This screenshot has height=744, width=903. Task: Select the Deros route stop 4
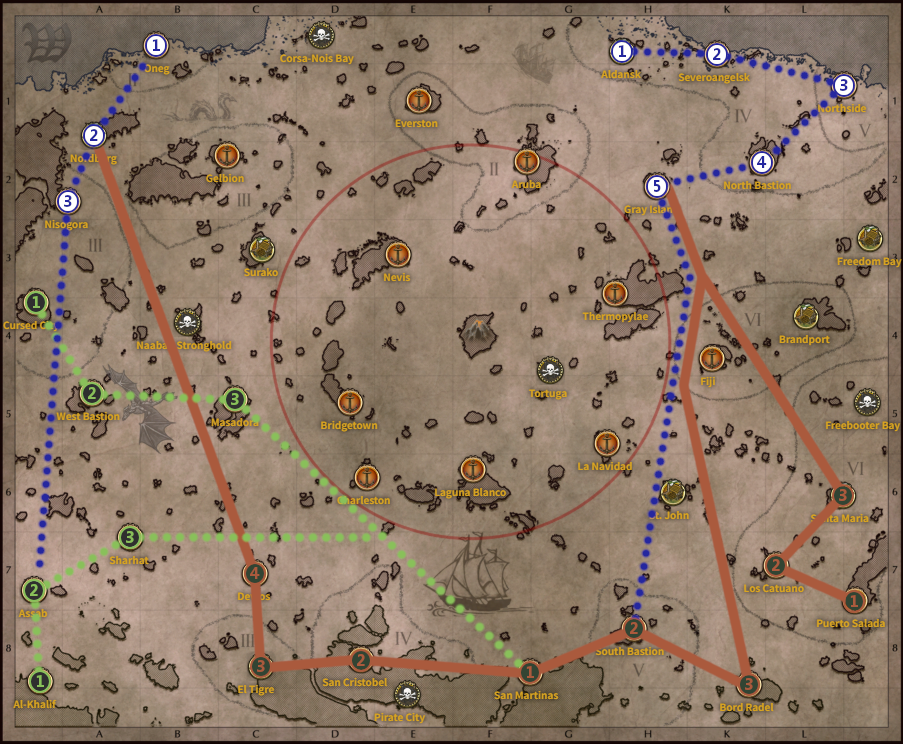tap(255, 574)
